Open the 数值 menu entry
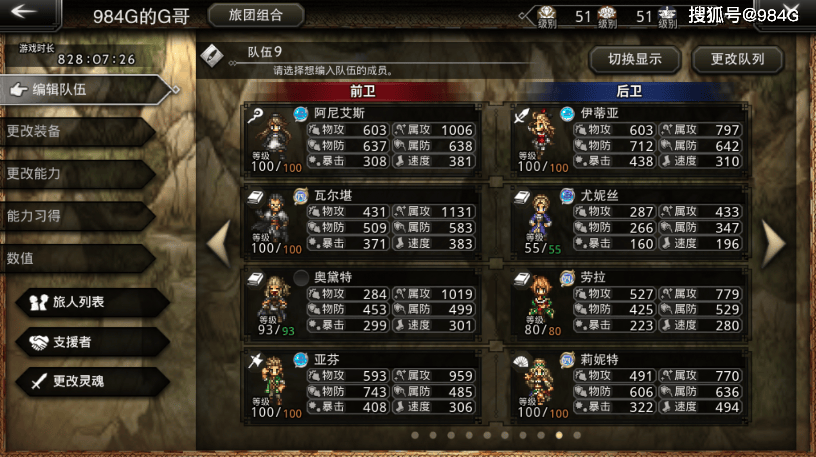This screenshot has height=457, width=816. click(x=75, y=258)
